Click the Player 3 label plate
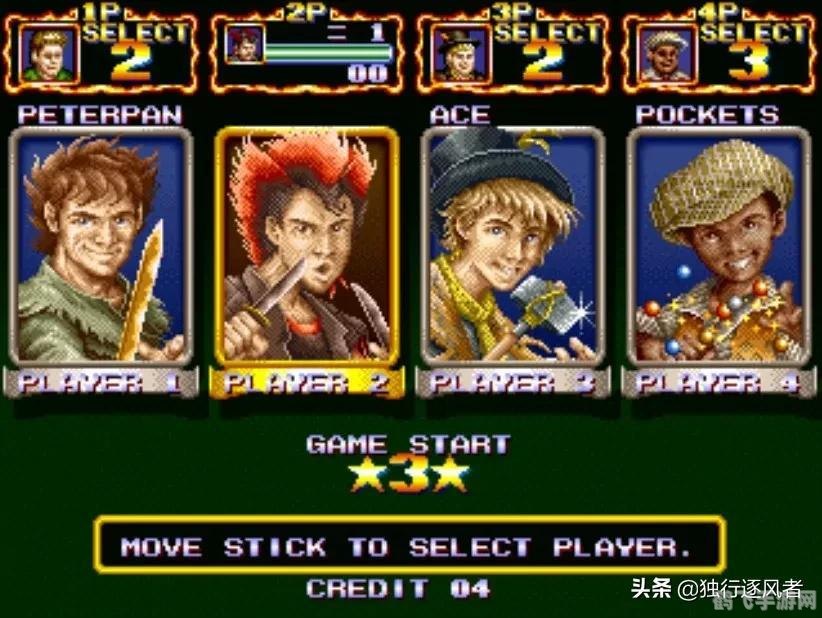This screenshot has width=822, height=618. (x=513, y=382)
